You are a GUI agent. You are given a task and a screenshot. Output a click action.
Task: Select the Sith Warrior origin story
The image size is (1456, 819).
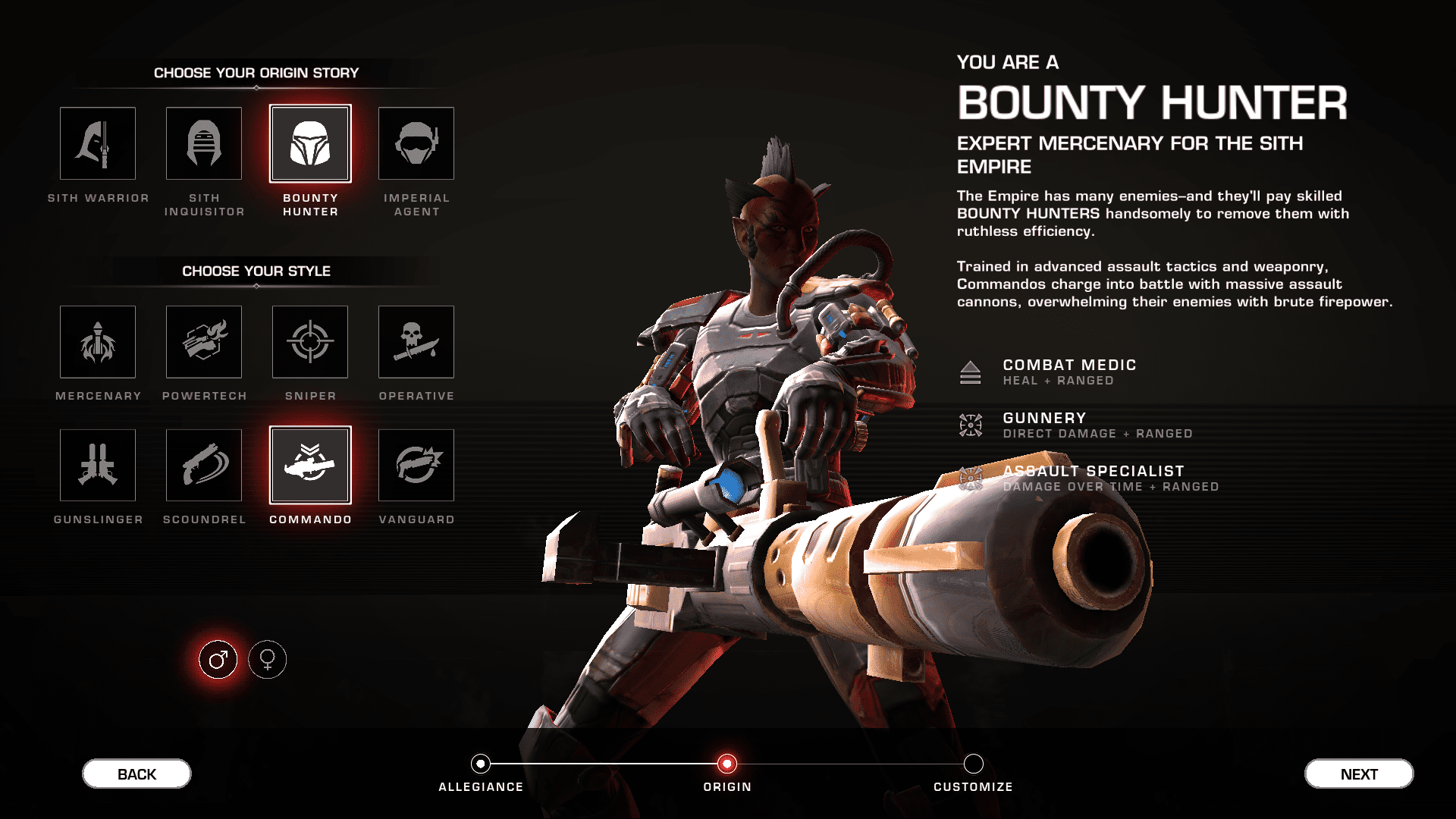point(97,143)
